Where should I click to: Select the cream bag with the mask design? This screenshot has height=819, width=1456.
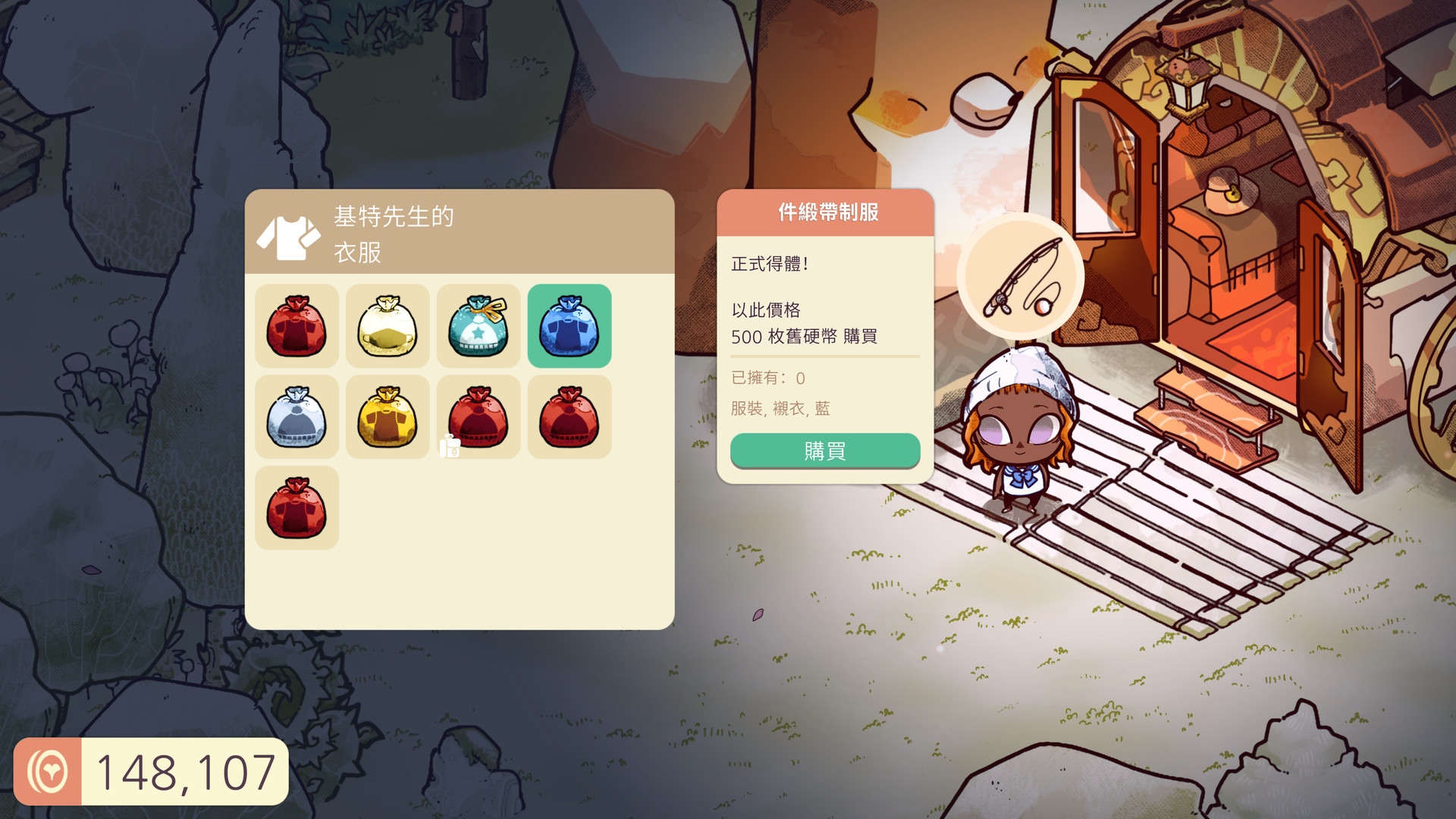click(388, 325)
